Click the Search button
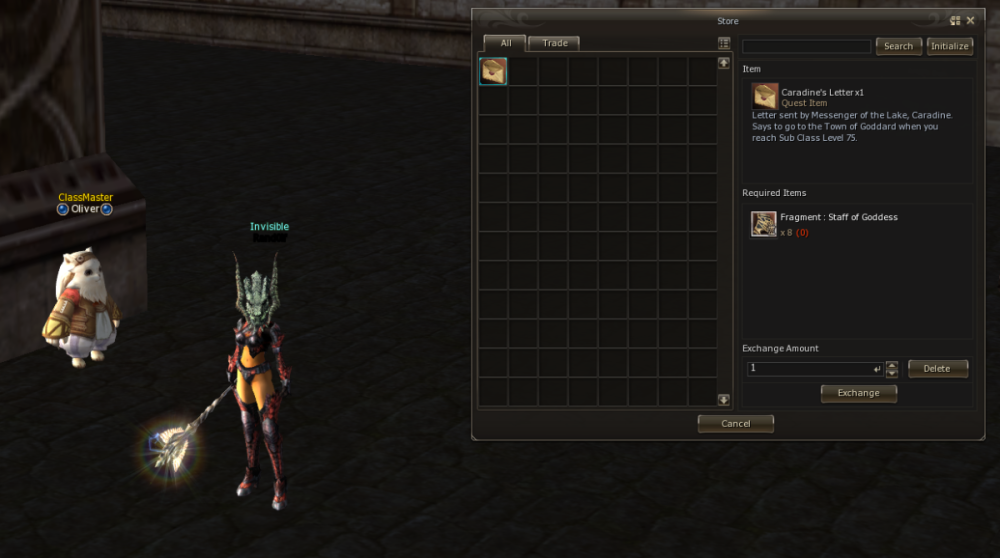1000x558 pixels. pos(898,46)
